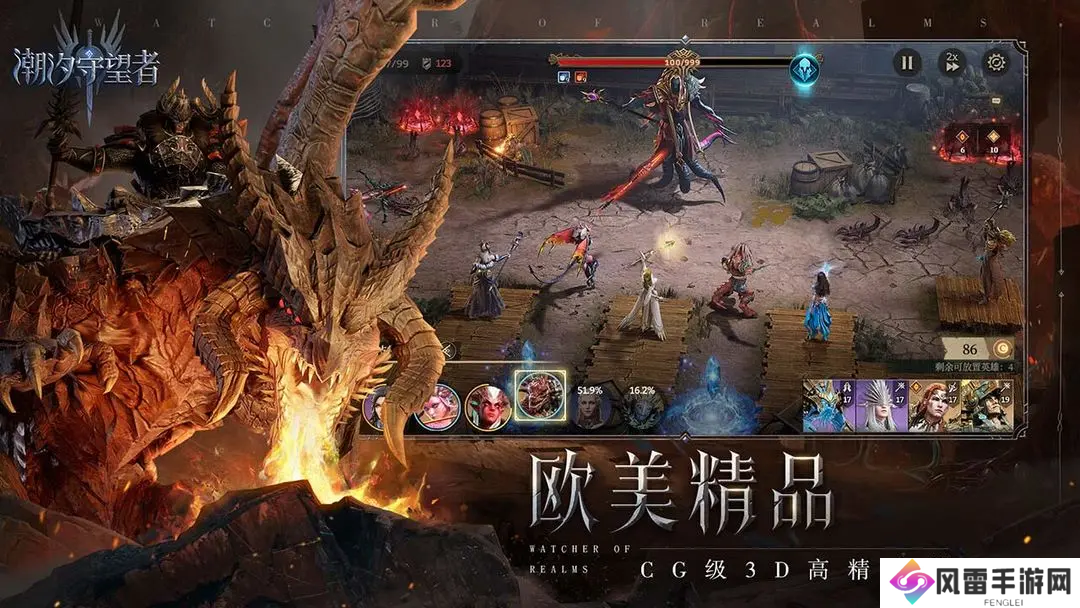Choose the blue armored hero deploy card
The image size is (1080, 608).
pyautogui.click(x=828, y=404)
